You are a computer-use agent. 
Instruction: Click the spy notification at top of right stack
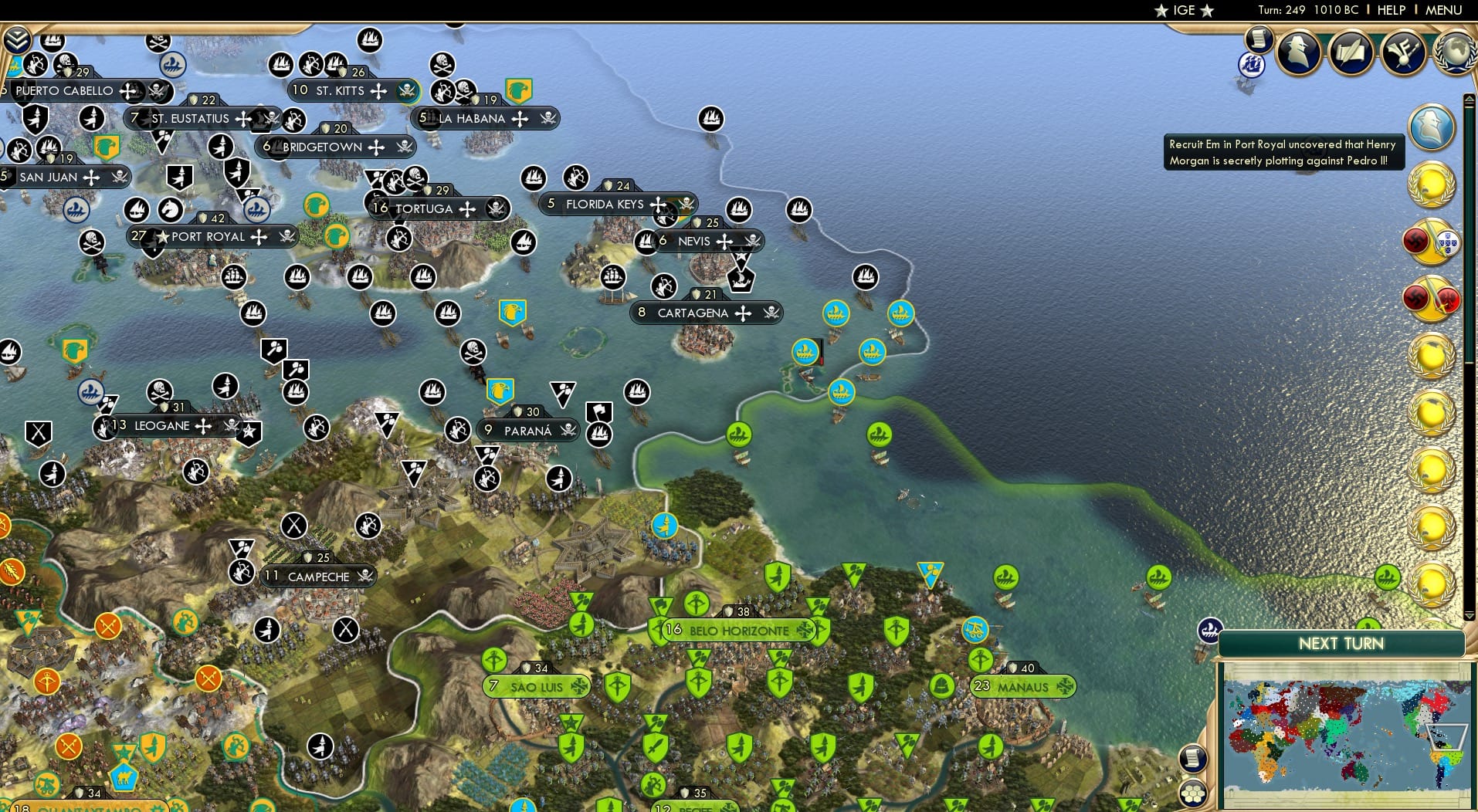pyautogui.click(x=1429, y=128)
